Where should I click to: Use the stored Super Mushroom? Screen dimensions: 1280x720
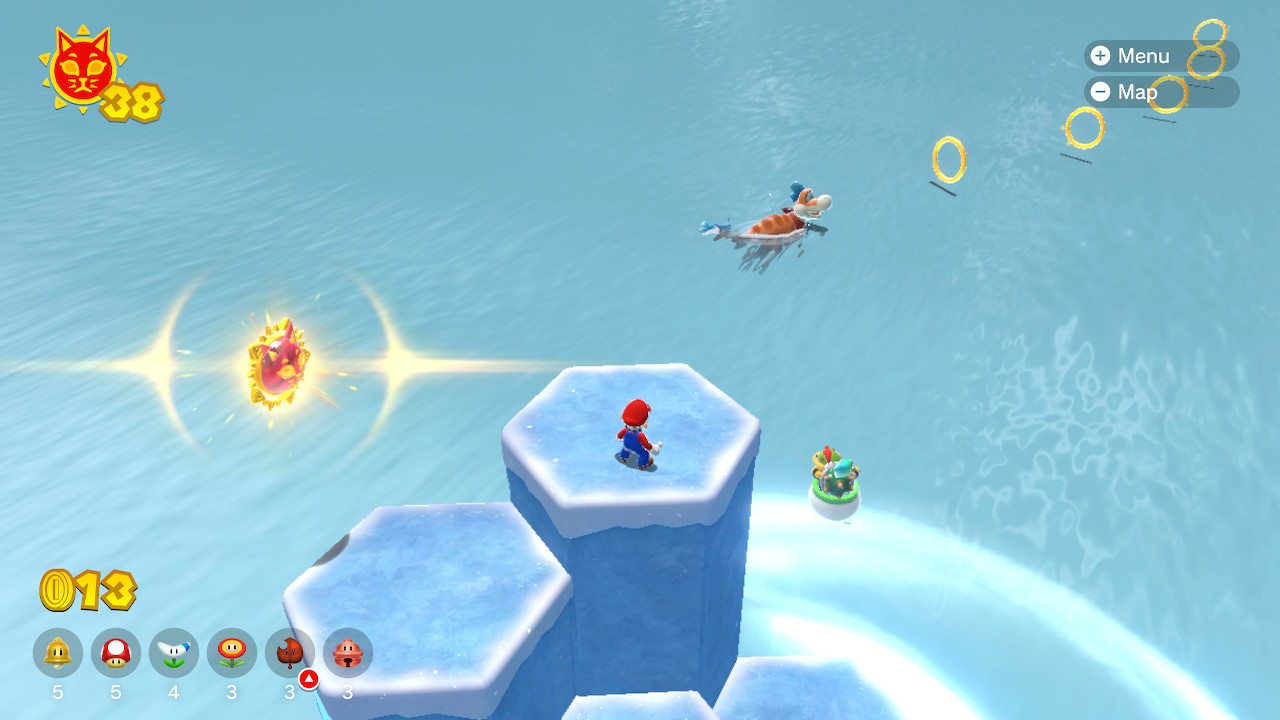pyautogui.click(x=116, y=653)
